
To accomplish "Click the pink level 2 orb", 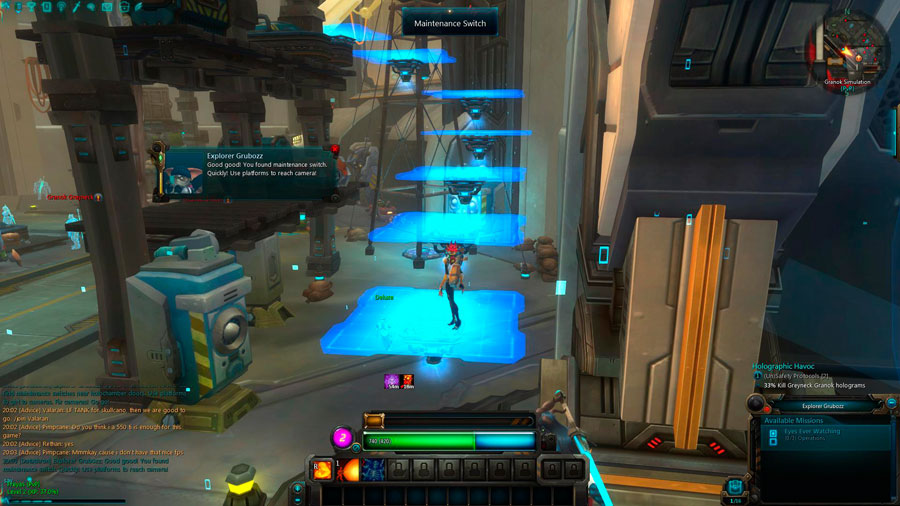I will tap(342, 437).
